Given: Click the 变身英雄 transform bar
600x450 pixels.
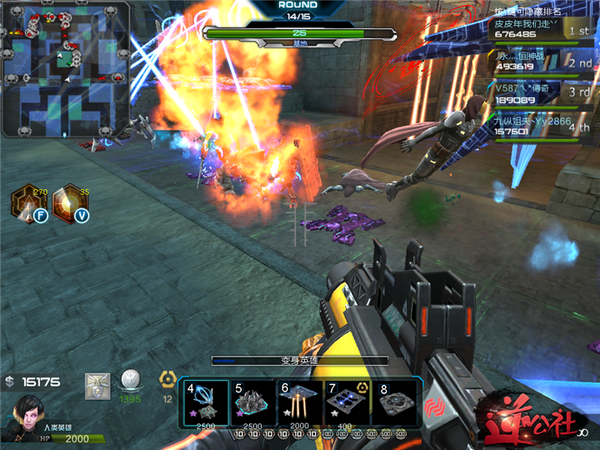Looking at the screenshot, I should tap(300, 361).
